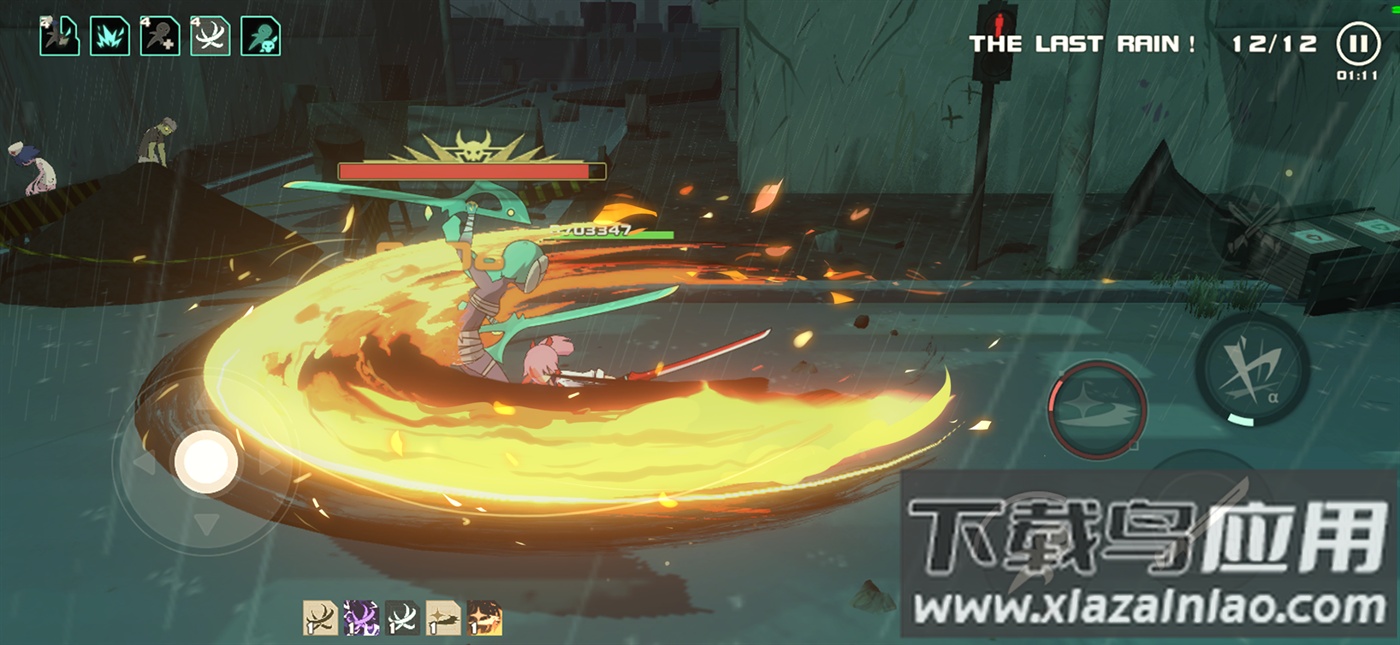The height and width of the screenshot is (645, 1400).
Task: Select the white claw slash buff icon
Action: (210, 36)
